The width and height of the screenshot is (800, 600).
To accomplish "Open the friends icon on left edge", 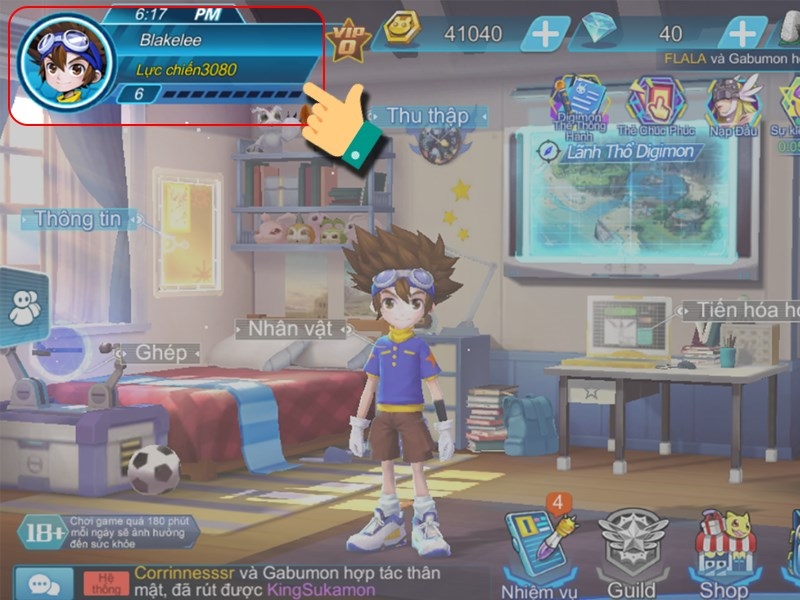I will [24, 308].
